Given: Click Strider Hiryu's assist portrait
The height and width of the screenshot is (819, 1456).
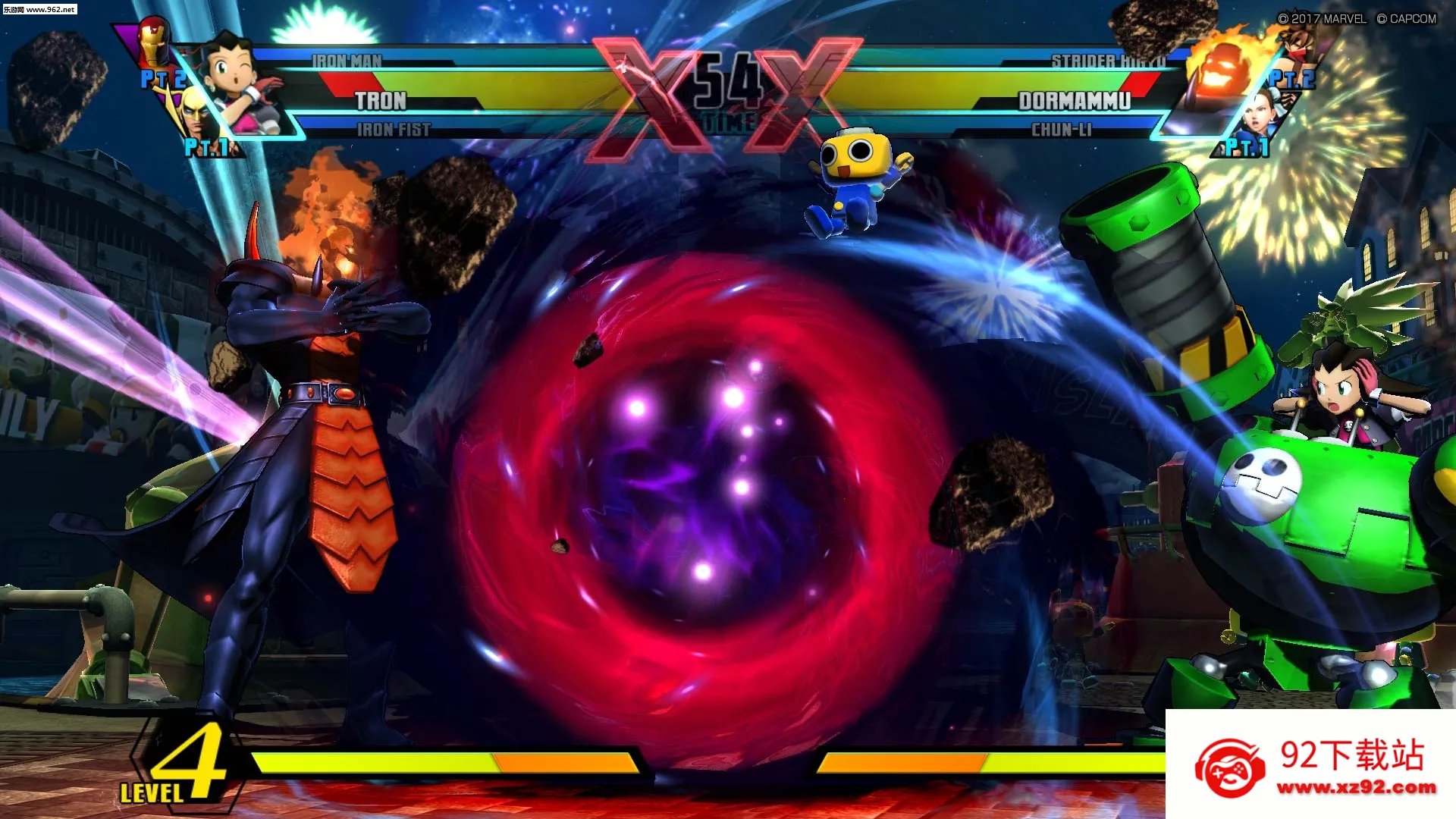Looking at the screenshot, I should tap(1297, 45).
